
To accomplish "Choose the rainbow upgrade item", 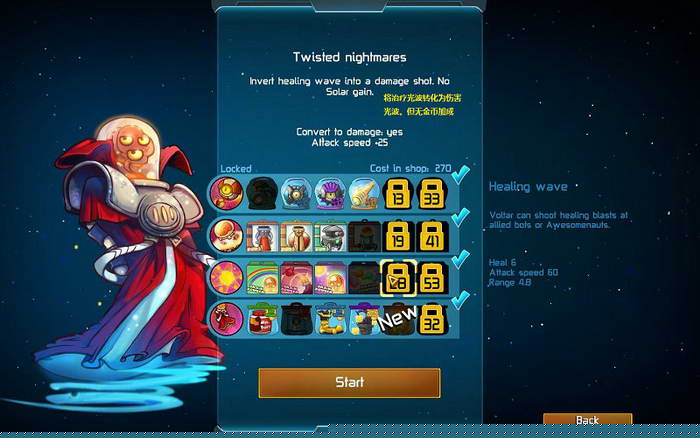I will 263,277.
